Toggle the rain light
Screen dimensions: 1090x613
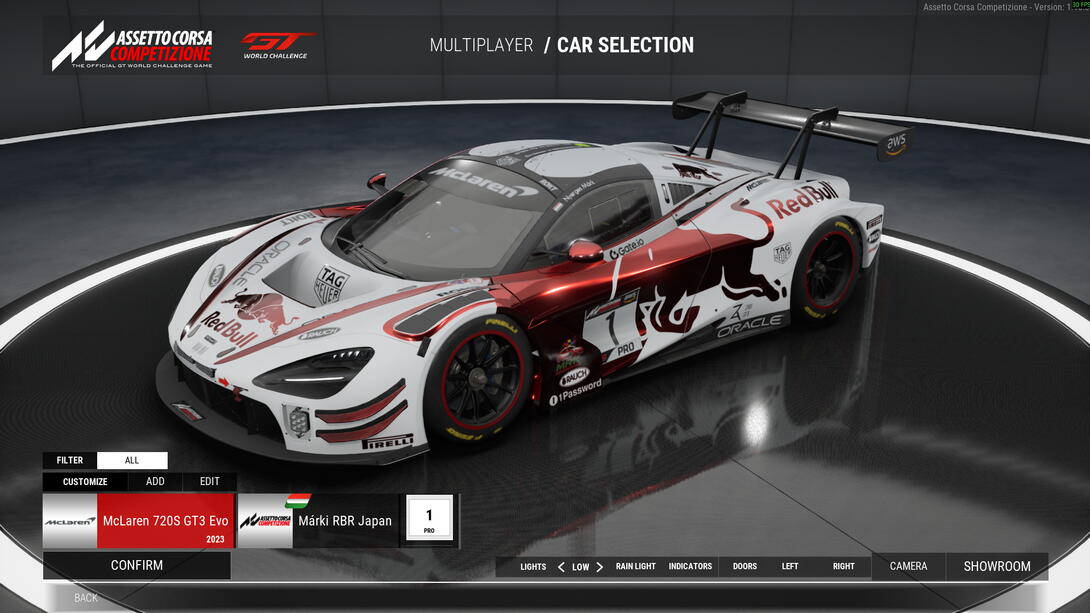pyautogui.click(x=636, y=566)
